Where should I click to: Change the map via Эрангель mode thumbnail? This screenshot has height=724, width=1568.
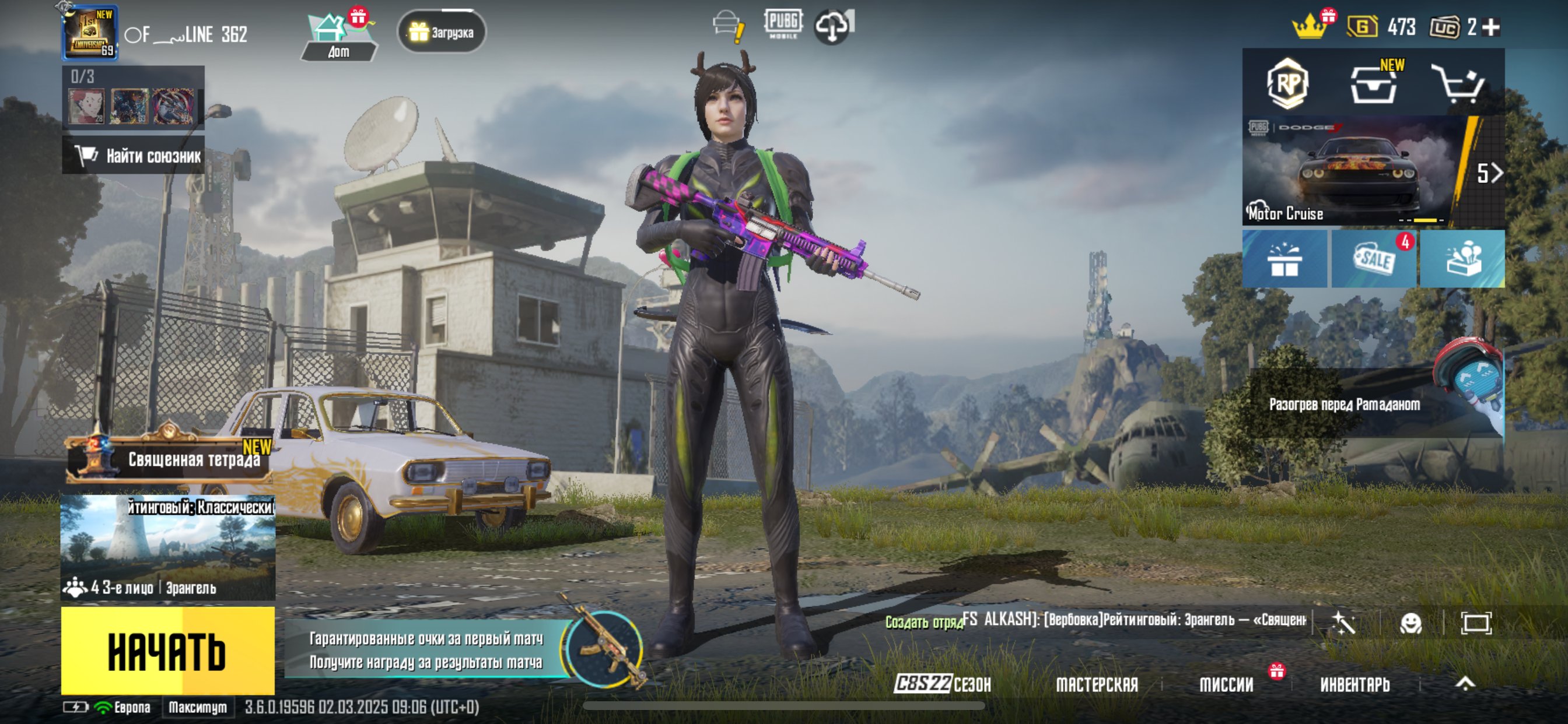[168, 547]
